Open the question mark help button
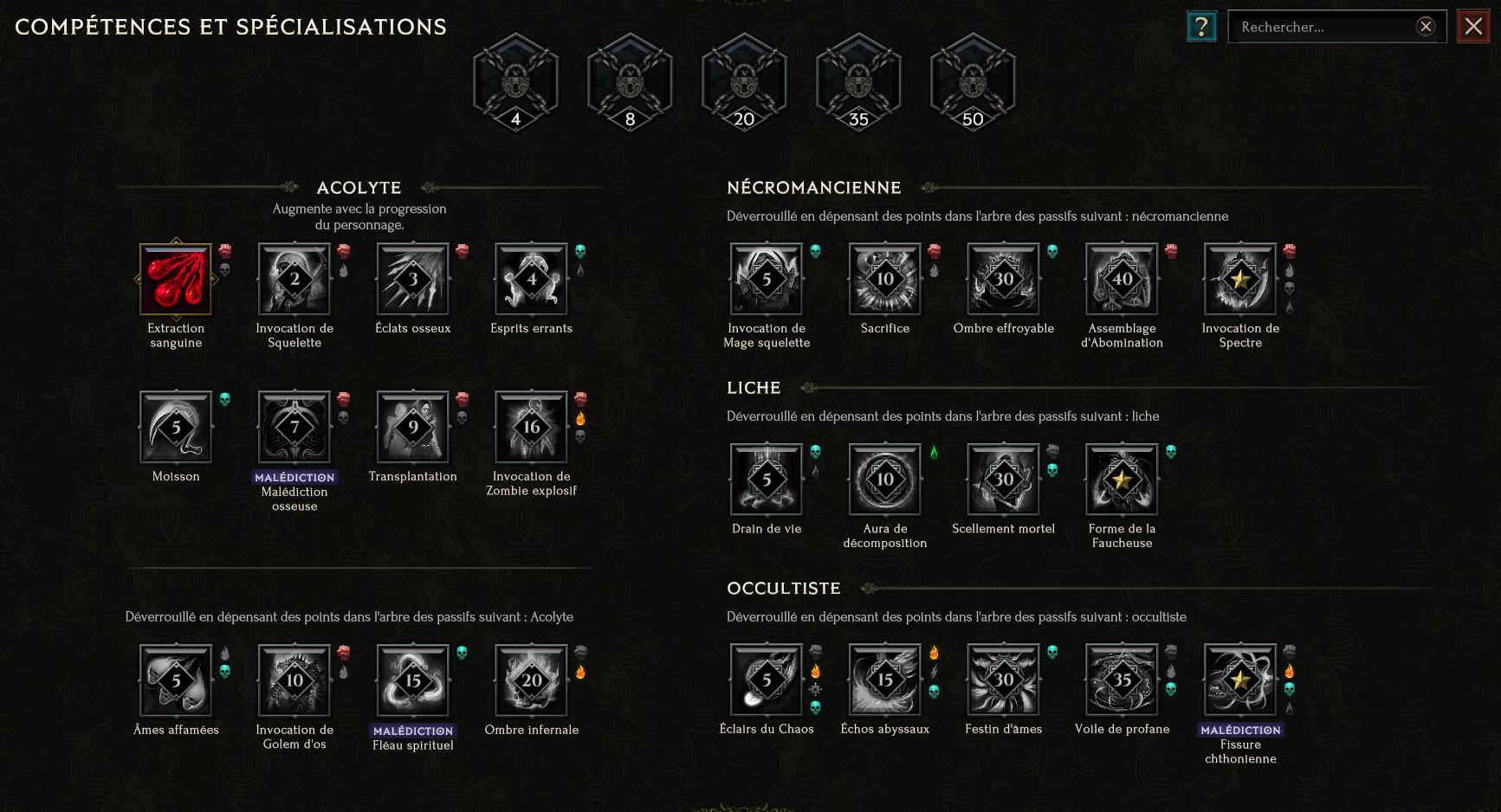Viewport: 1501px width, 812px height. tap(1201, 27)
